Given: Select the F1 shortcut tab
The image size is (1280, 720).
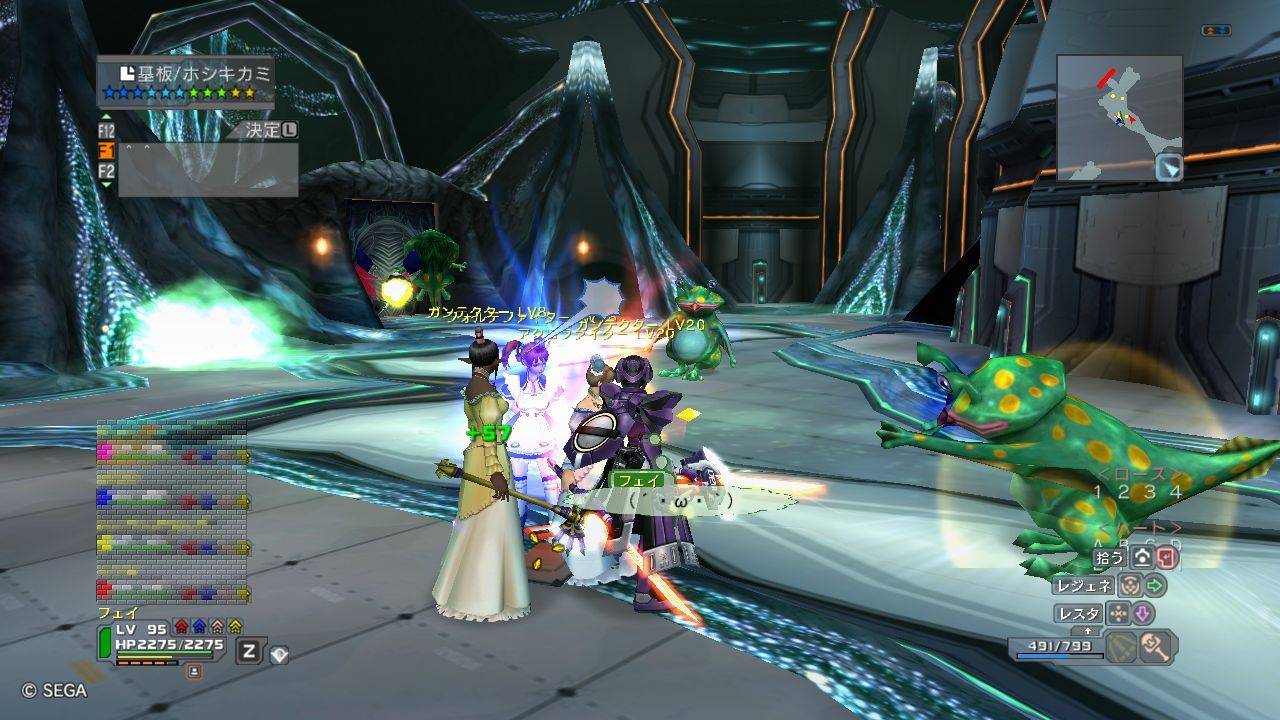Looking at the screenshot, I should (106, 150).
